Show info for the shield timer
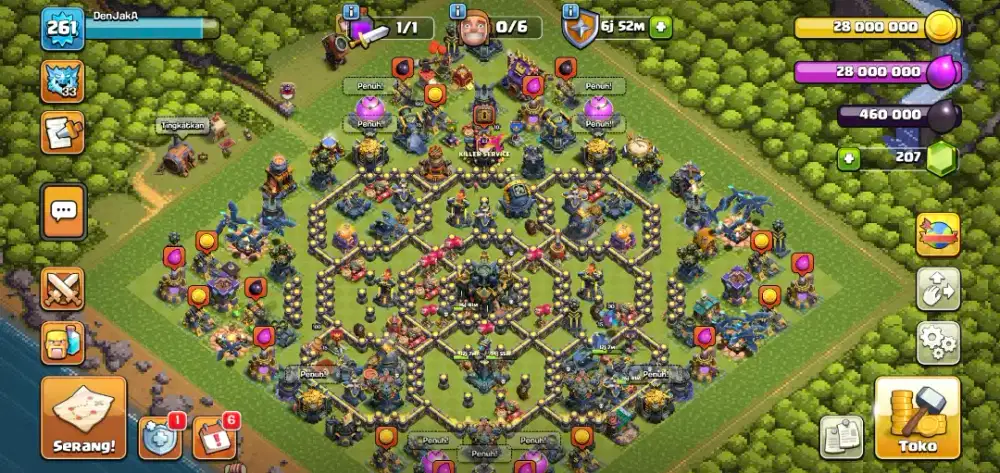 571,12
